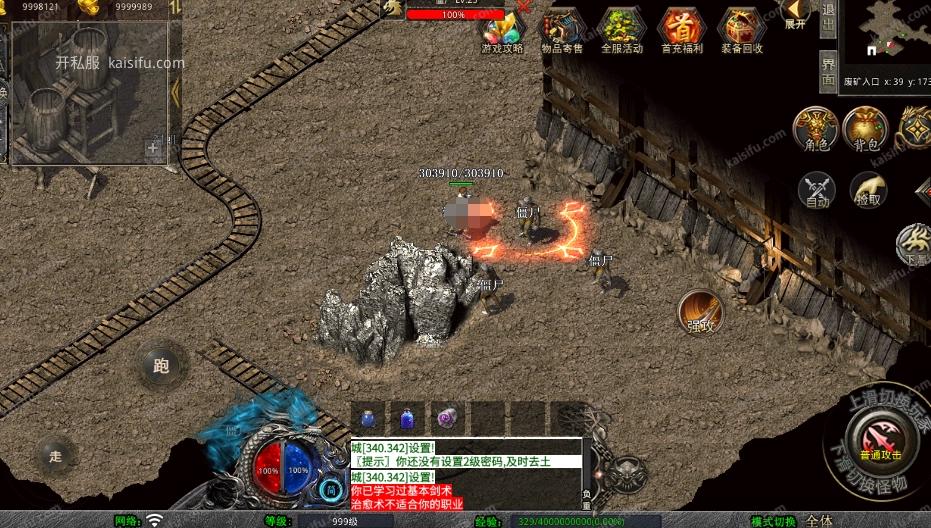
Task: Open the 装备回收 equipment recycle icon
Action: 741,30
